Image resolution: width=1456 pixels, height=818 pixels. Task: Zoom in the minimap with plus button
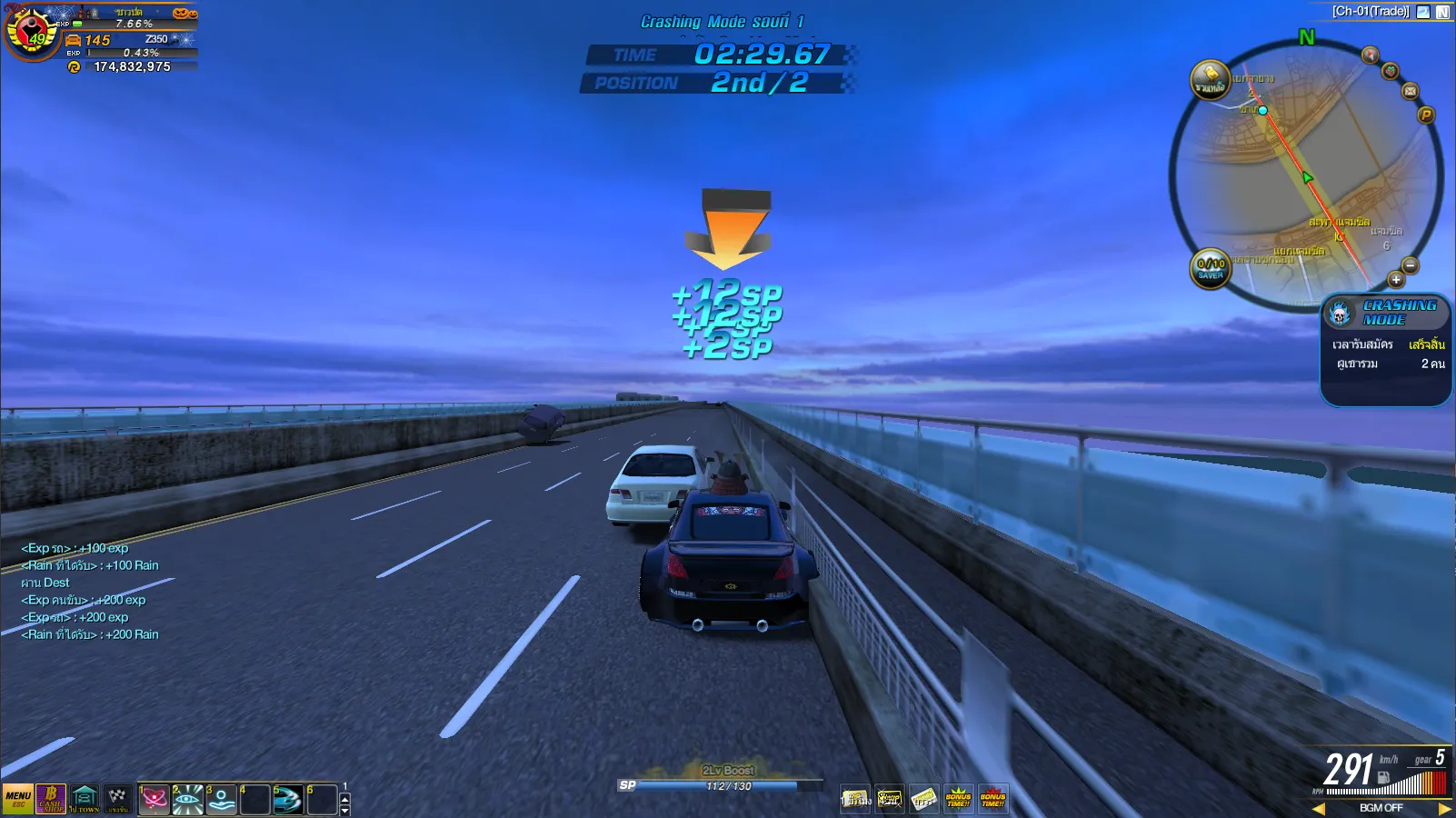pyautogui.click(x=1396, y=280)
